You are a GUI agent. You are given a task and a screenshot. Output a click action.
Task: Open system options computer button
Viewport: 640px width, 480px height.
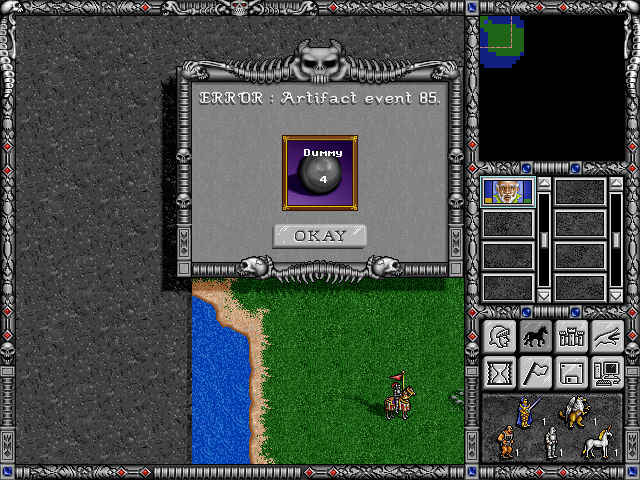[x=608, y=373]
